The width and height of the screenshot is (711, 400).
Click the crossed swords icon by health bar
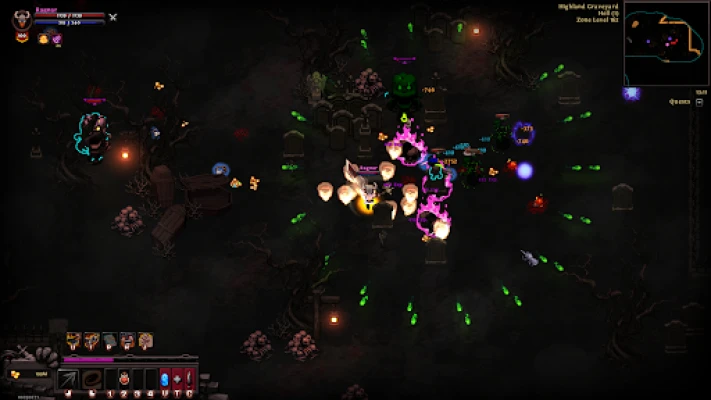(113, 17)
